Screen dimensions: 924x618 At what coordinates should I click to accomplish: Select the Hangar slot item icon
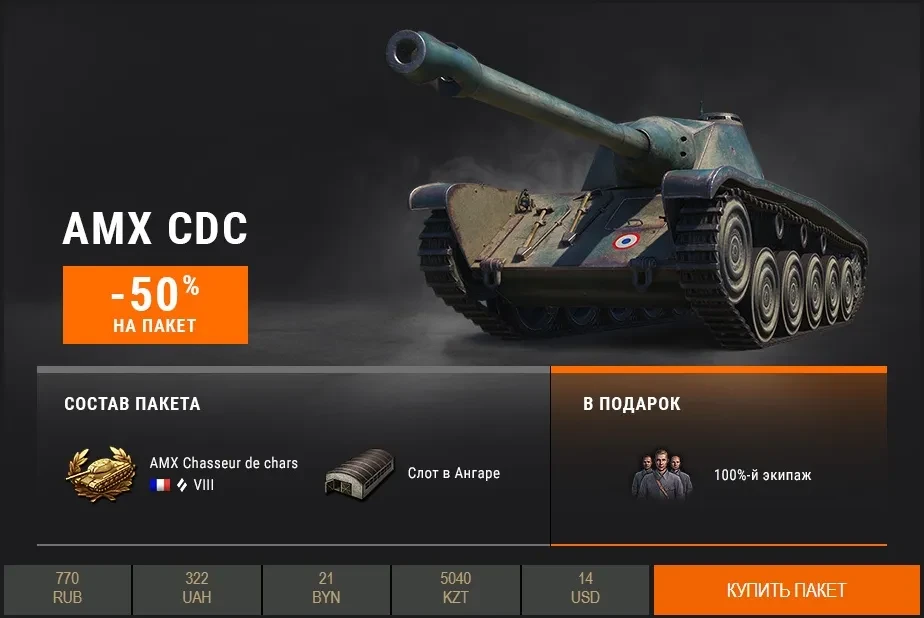point(358,474)
